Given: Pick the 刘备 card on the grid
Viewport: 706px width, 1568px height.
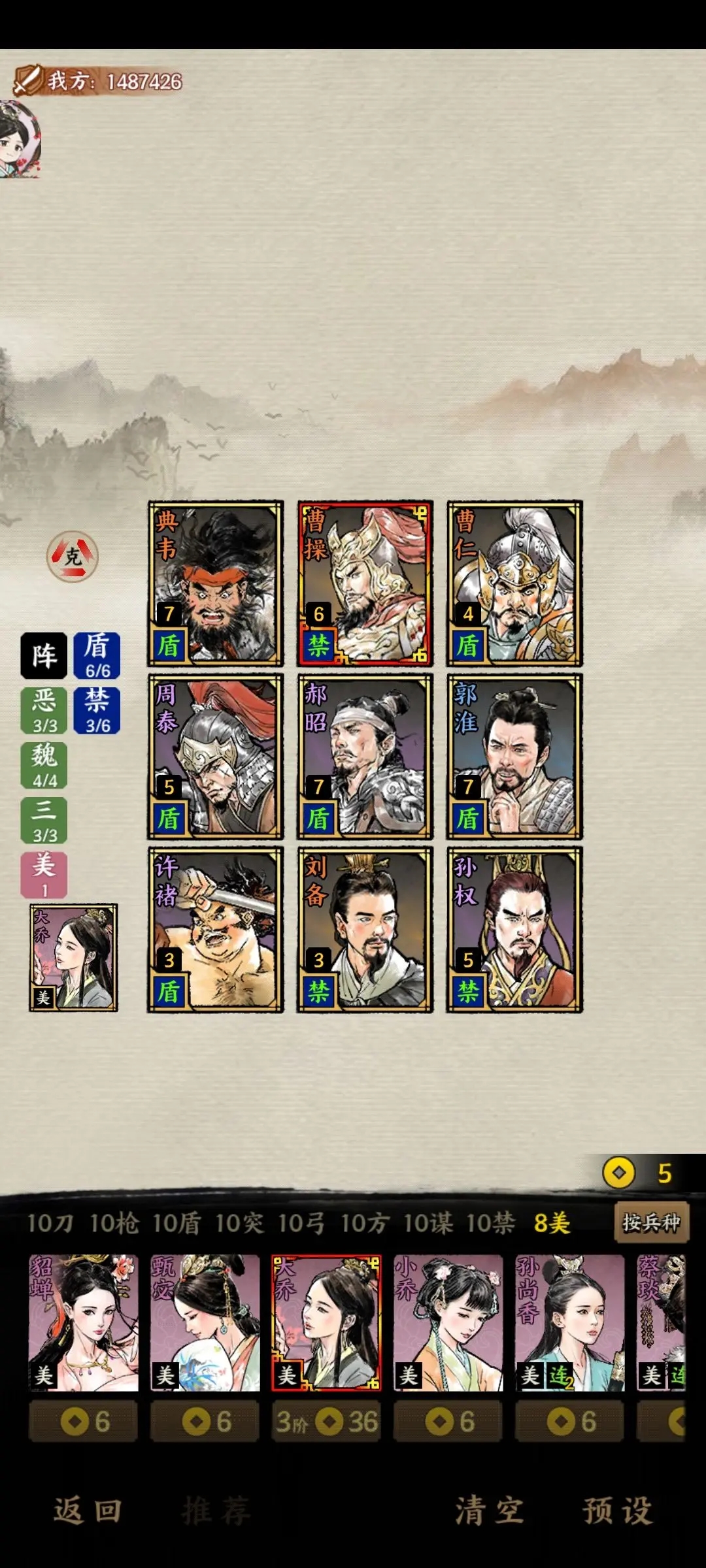Looking at the screenshot, I should coord(365,930).
